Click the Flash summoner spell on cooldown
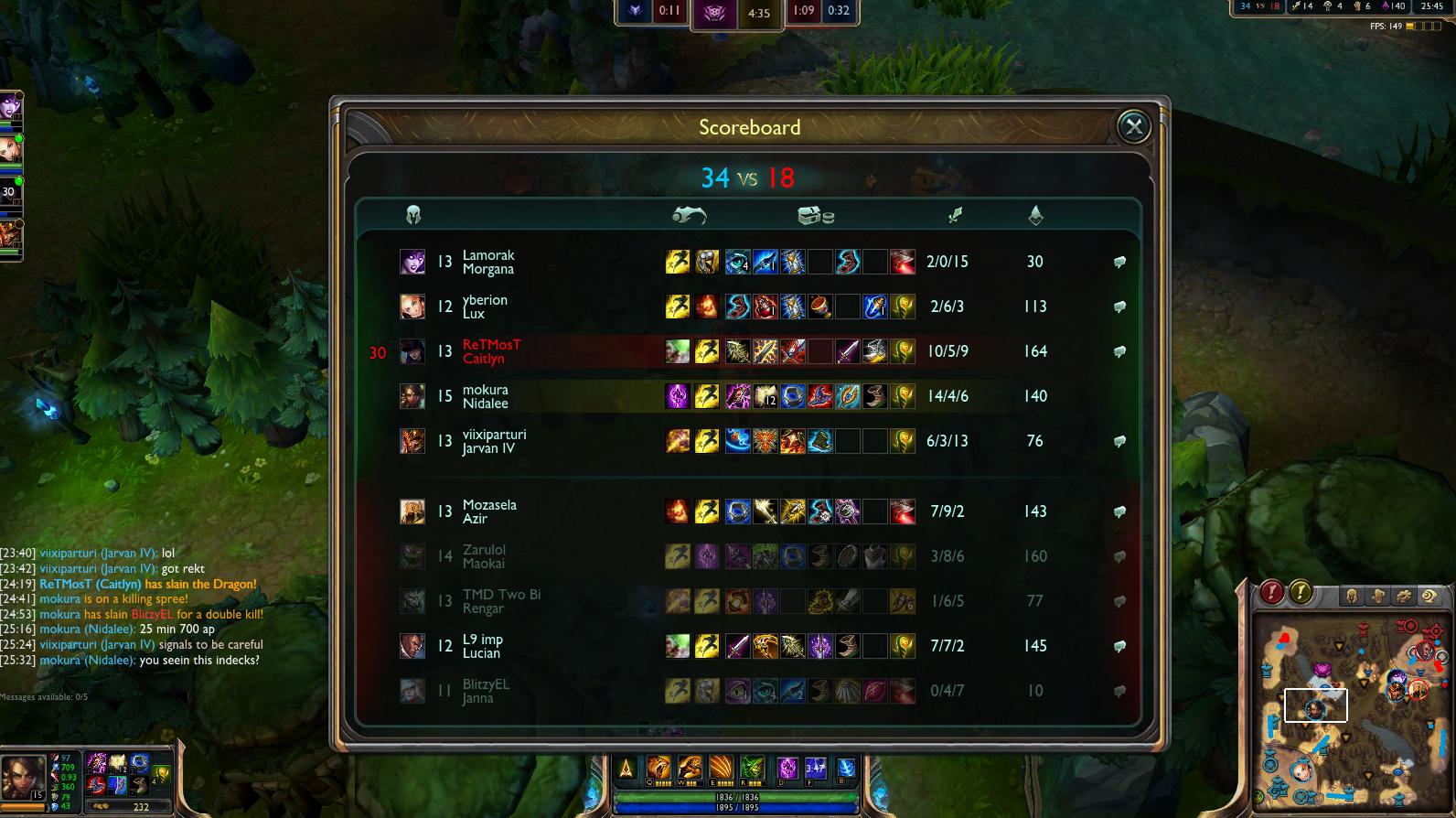 point(816,769)
